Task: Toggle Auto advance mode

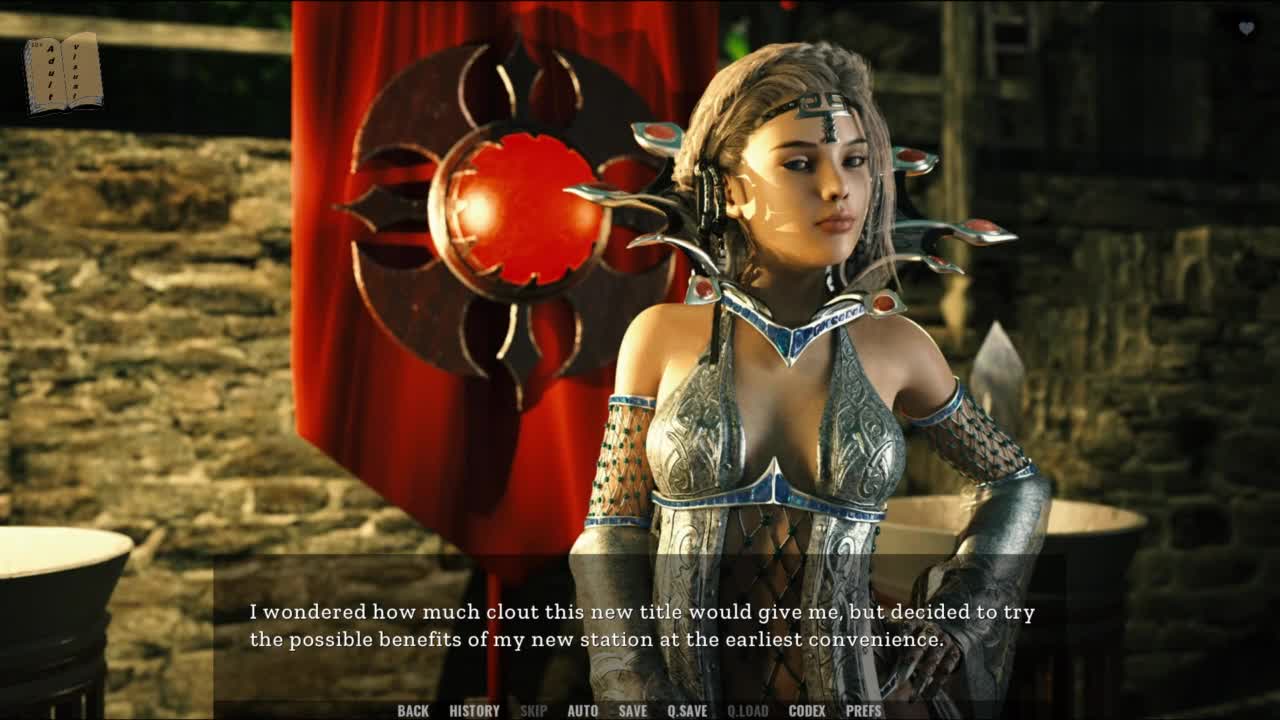Action: tap(582, 711)
